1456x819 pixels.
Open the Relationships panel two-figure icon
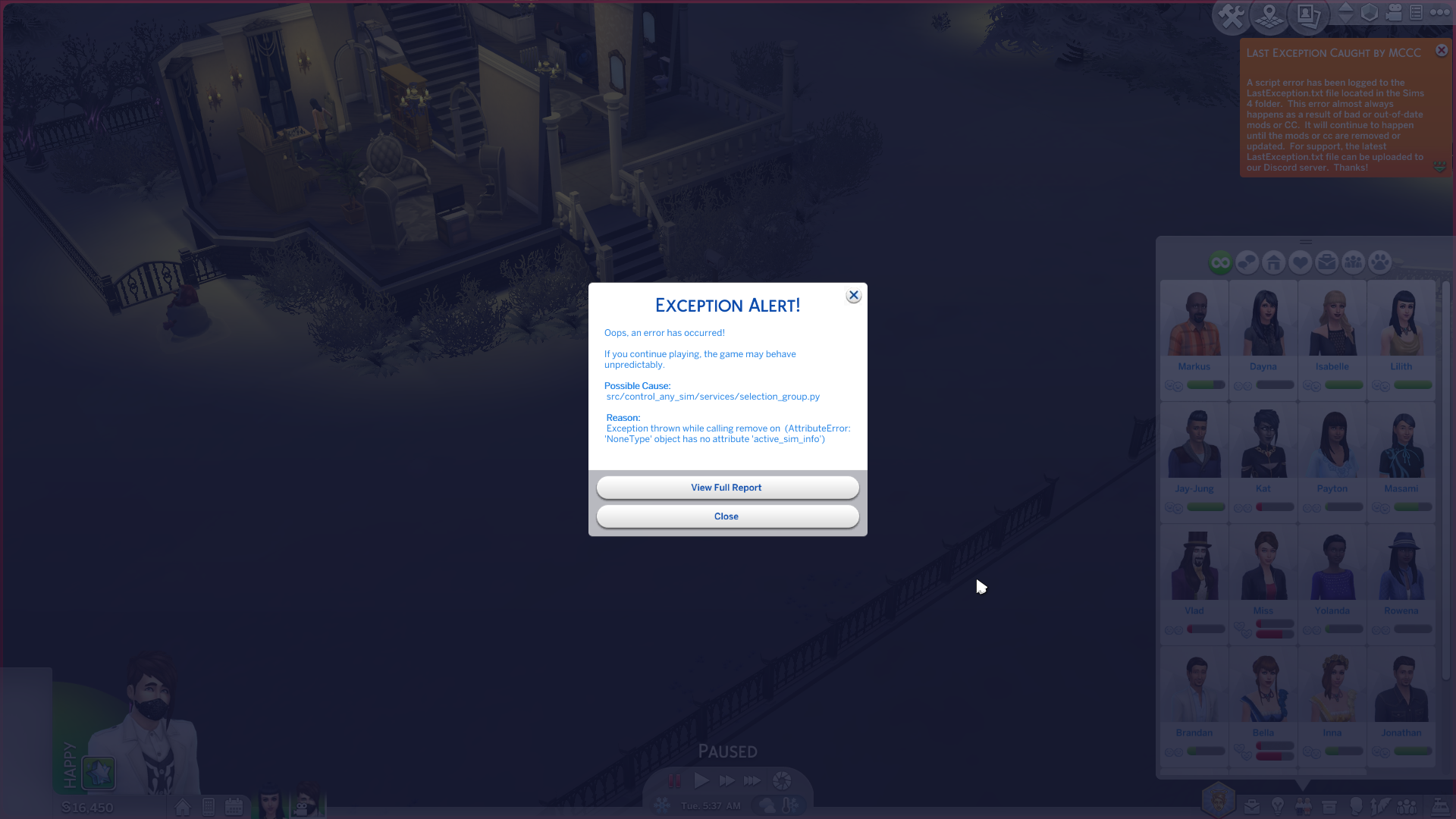tap(1304, 806)
